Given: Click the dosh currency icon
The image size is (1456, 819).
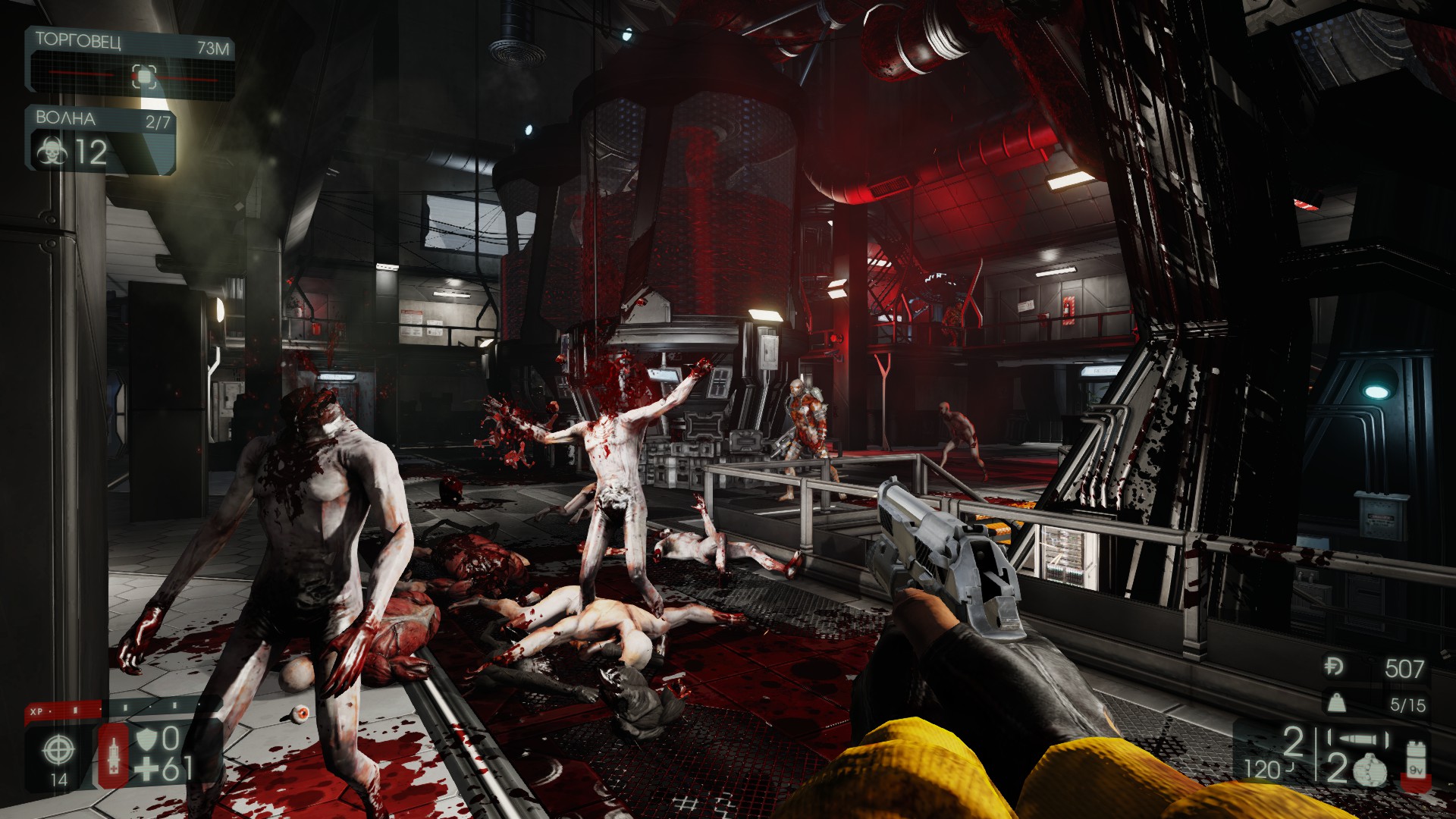Looking at the screenshot, I should 1334,667.
